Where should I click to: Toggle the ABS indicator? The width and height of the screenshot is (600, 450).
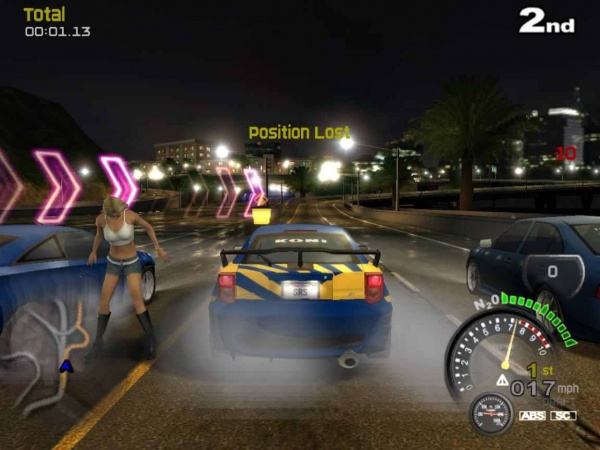532,415
